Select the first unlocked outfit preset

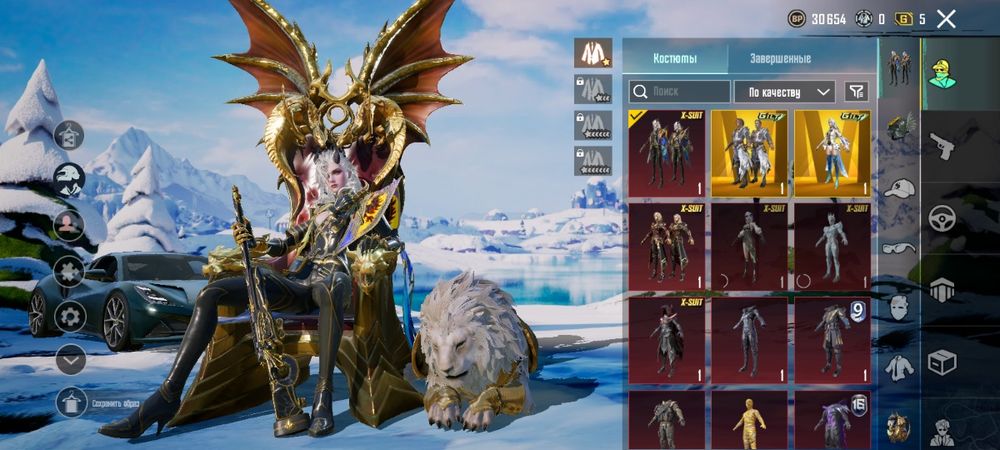point(593,53)
